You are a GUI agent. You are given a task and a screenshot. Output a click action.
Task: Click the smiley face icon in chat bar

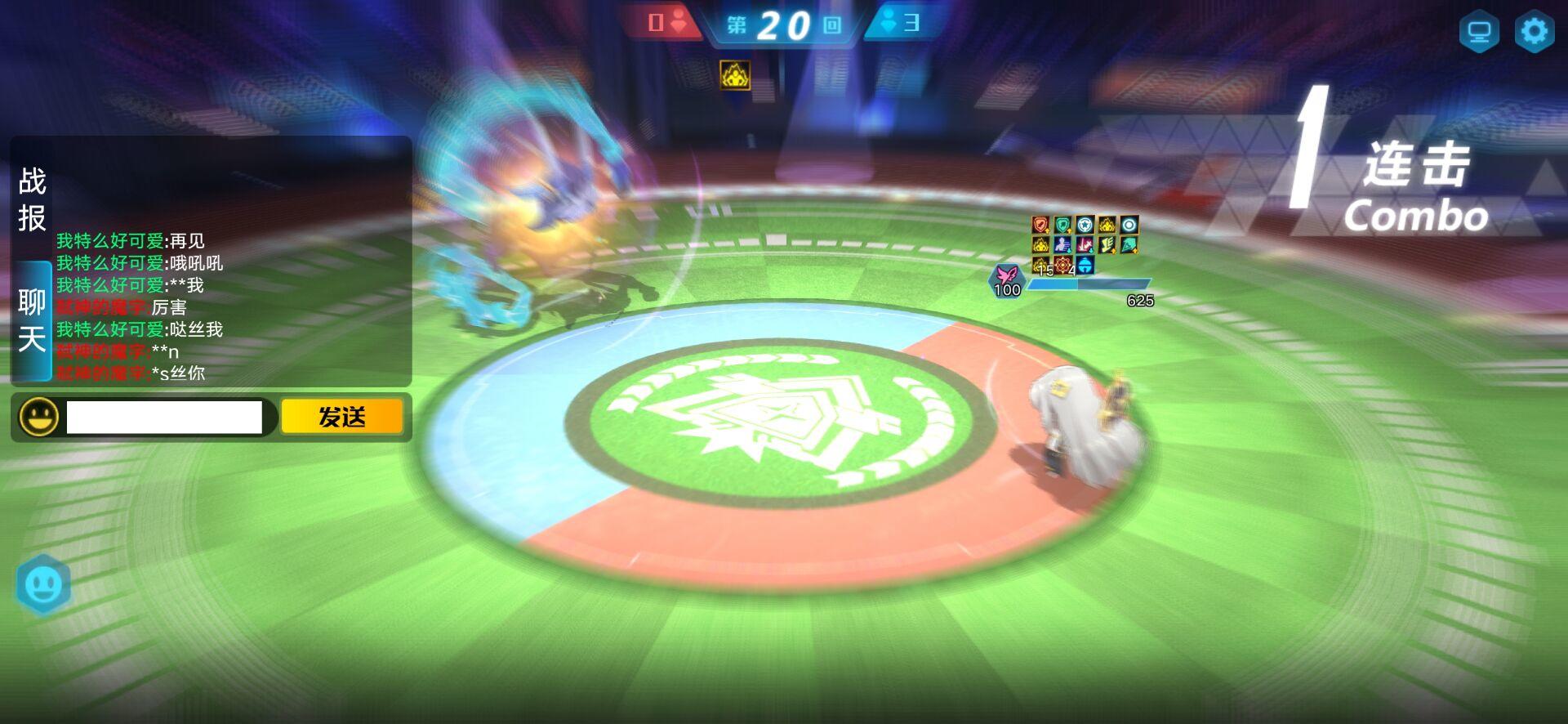coord(38,417)
